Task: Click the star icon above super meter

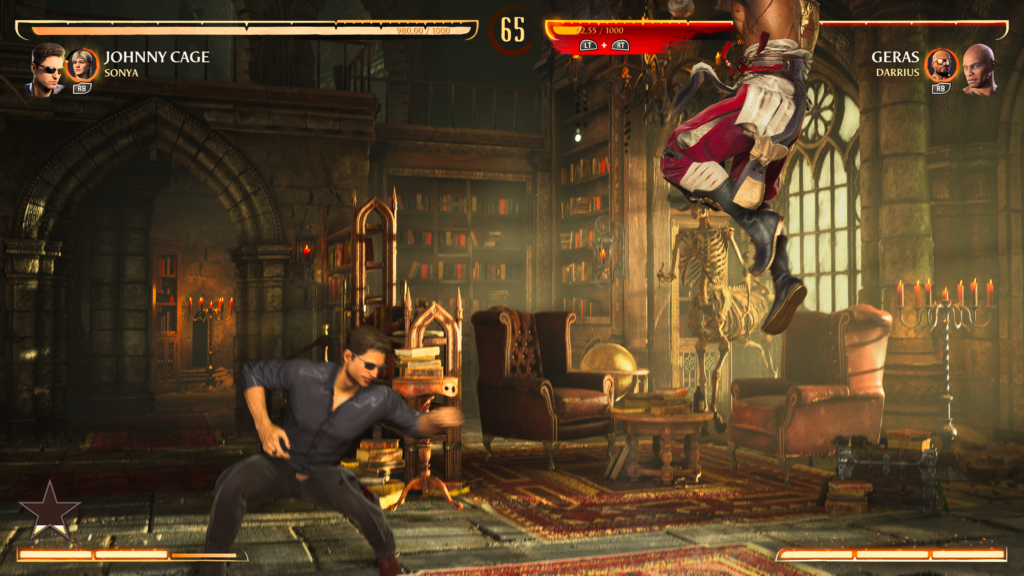Action: (49, 510)
